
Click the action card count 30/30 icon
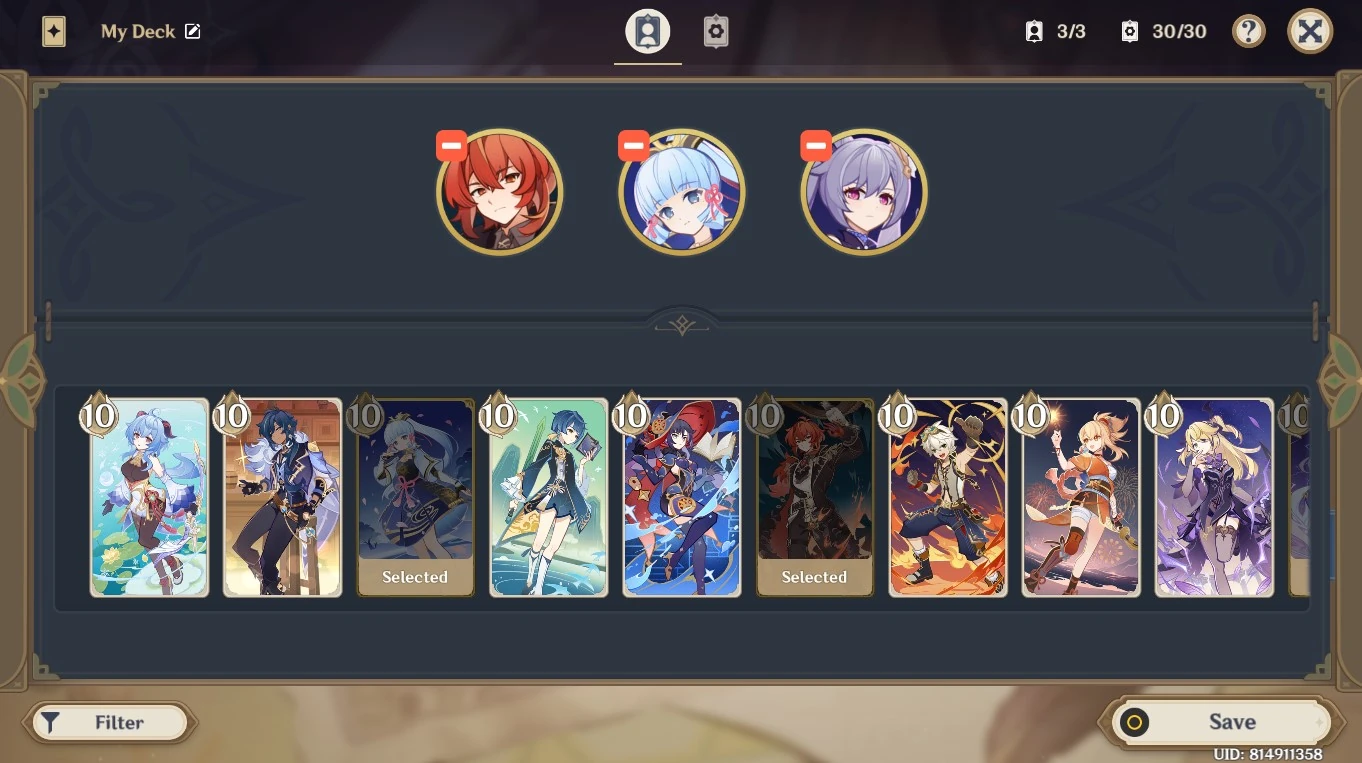tap(1129, 31)
